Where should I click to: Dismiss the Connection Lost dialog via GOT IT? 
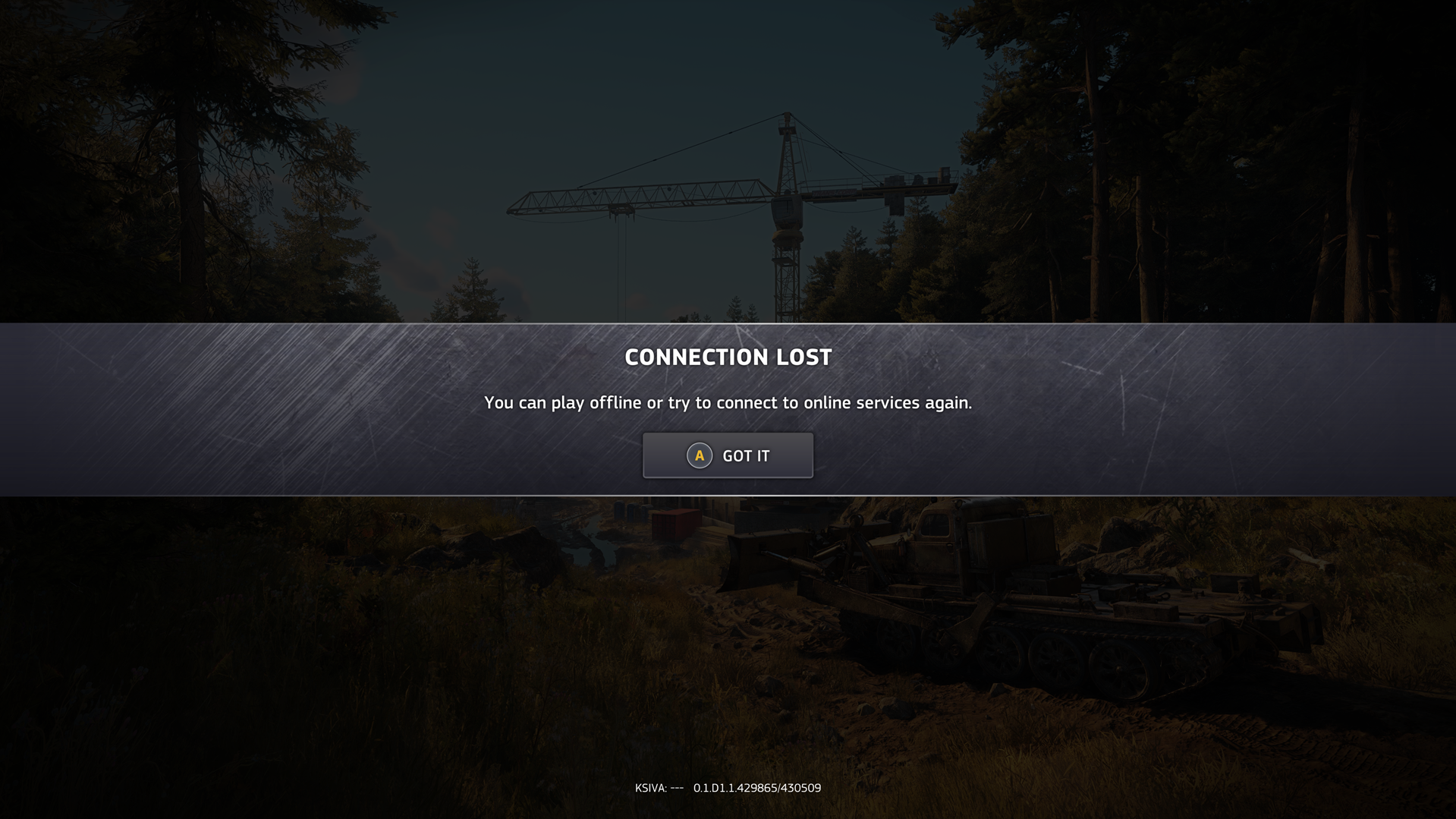(728, 455)
